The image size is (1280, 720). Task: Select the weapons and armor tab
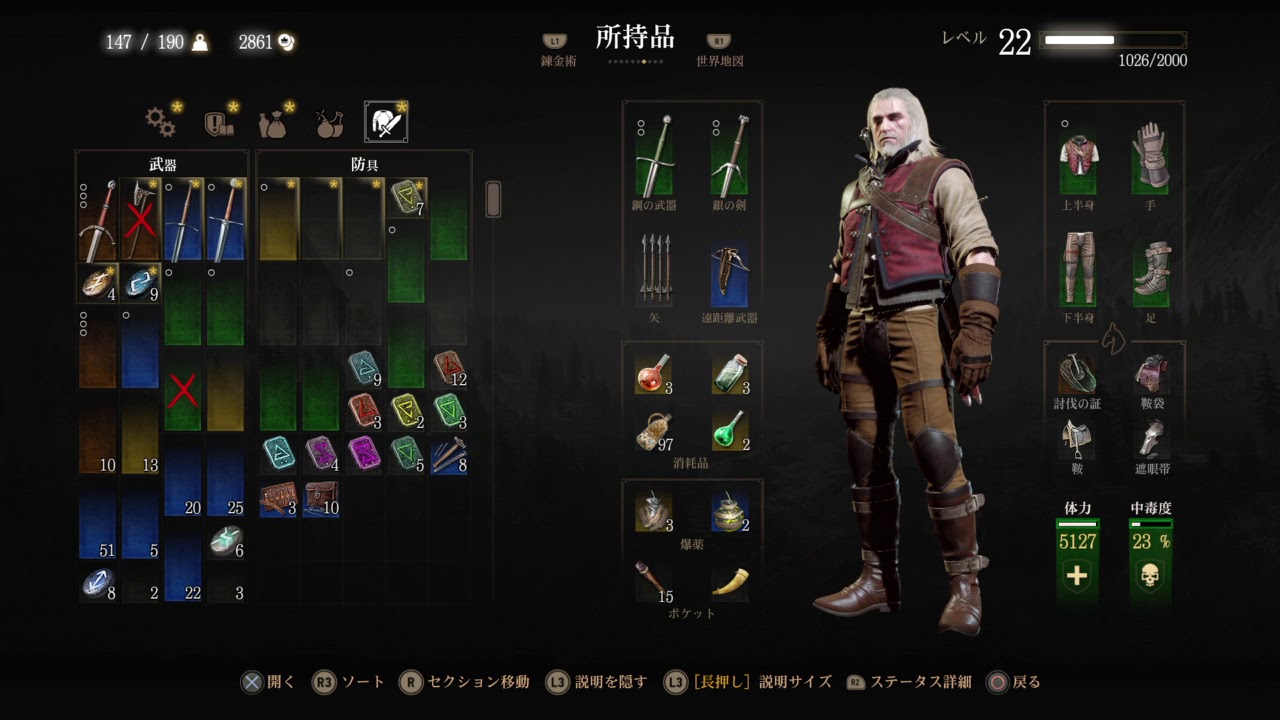point(385,122)
